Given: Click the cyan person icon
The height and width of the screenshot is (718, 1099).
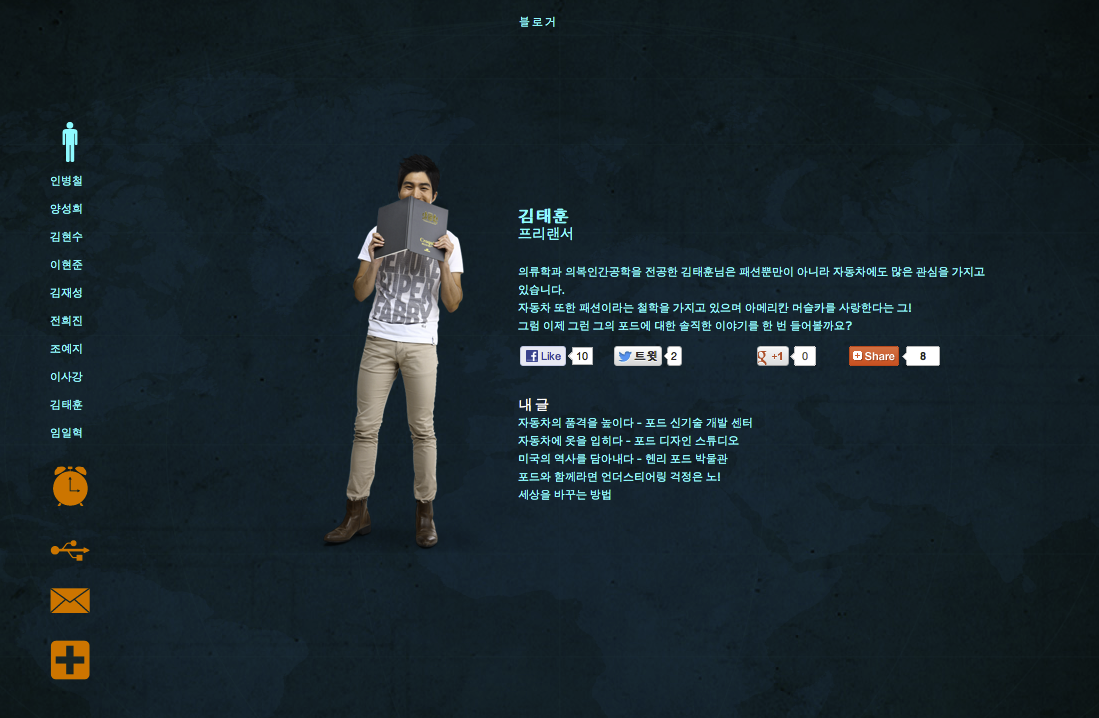Looking at the screenshot, I should (70, 142).
